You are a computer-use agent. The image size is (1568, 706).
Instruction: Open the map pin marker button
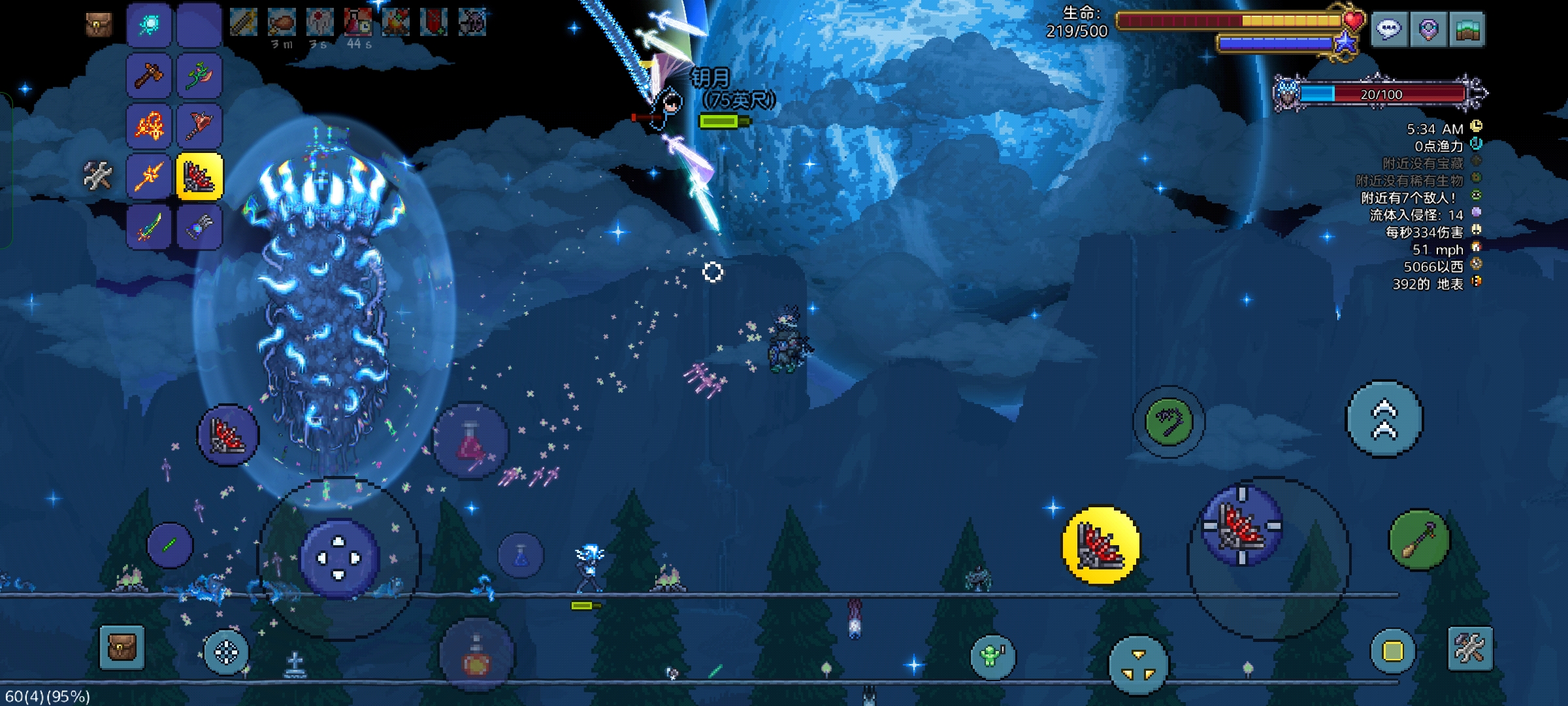1428,29
